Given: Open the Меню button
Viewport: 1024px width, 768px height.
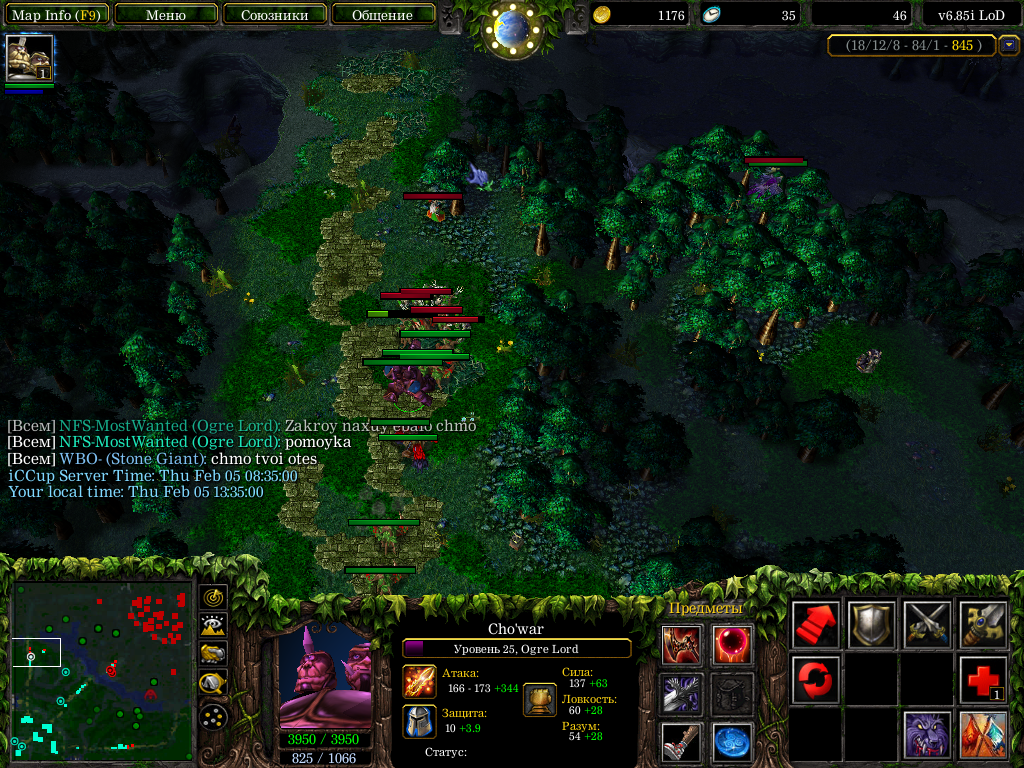Looking at the screenshot, I should (166, 15).
